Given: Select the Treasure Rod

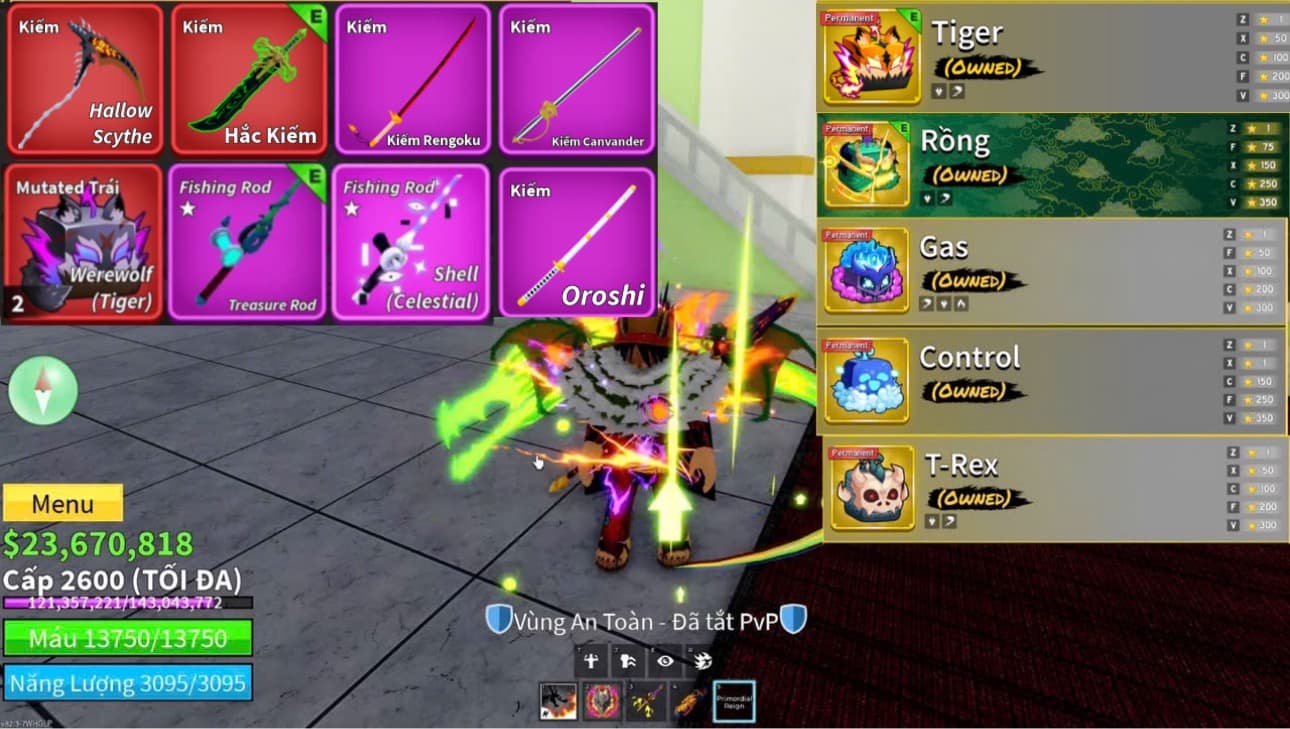Looking at the screenshot, I should pos(248,243).
